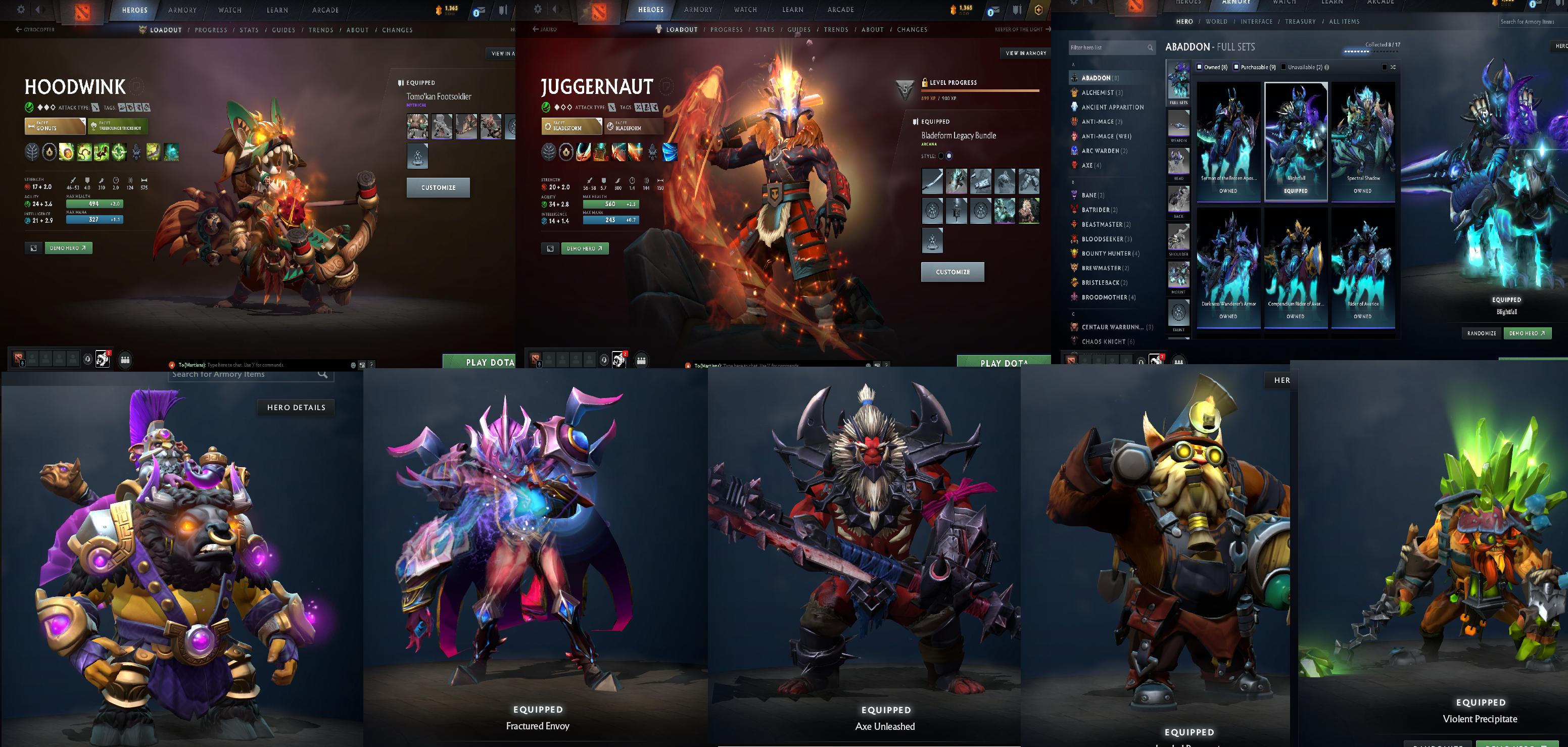This screenshot has height=747, width=1568.
Task: Click the Filter hero list search field
Action: (1108, 47)
